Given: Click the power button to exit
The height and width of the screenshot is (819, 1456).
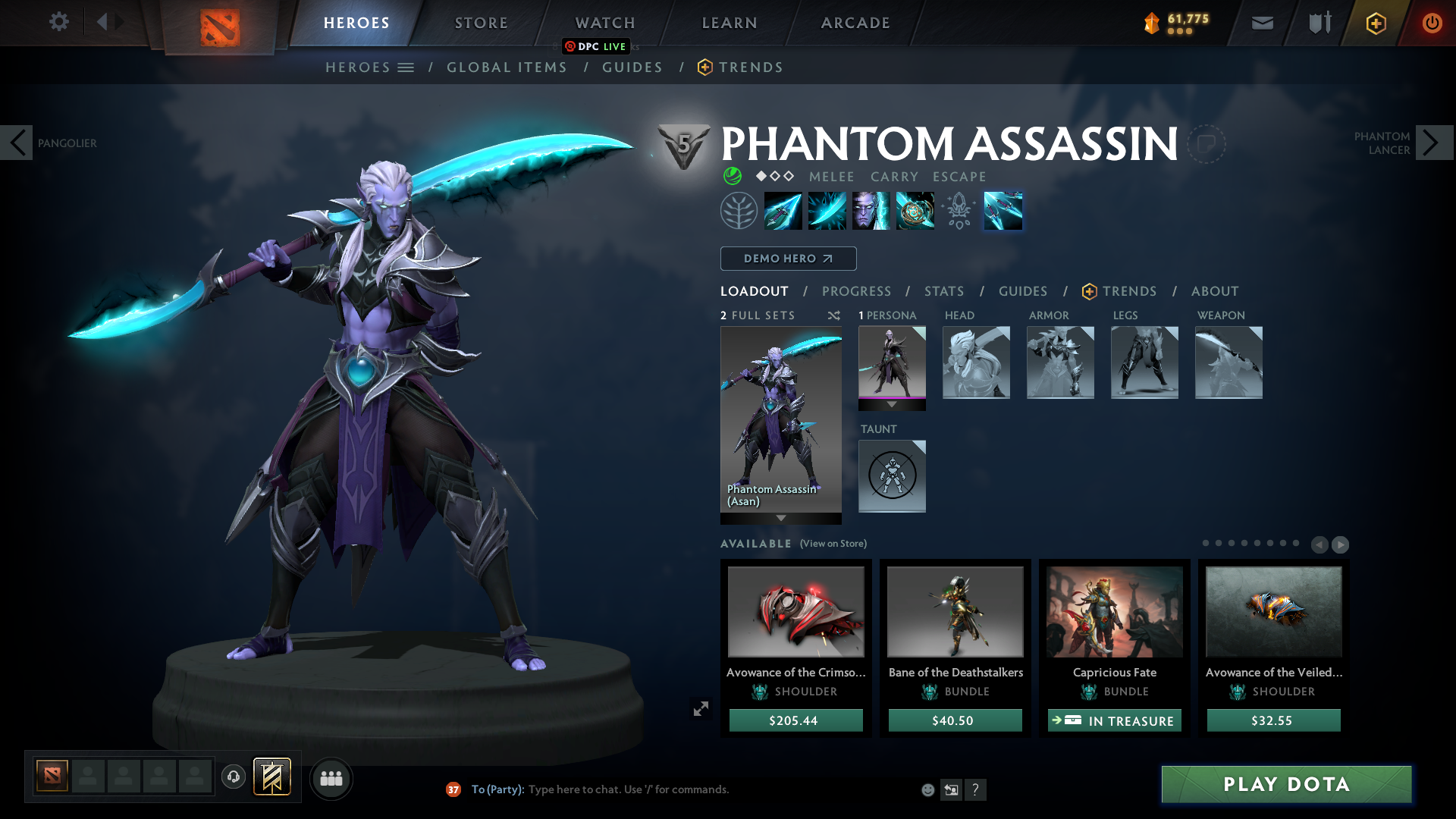Looking at the screenshot, I should click(1432, 23).
